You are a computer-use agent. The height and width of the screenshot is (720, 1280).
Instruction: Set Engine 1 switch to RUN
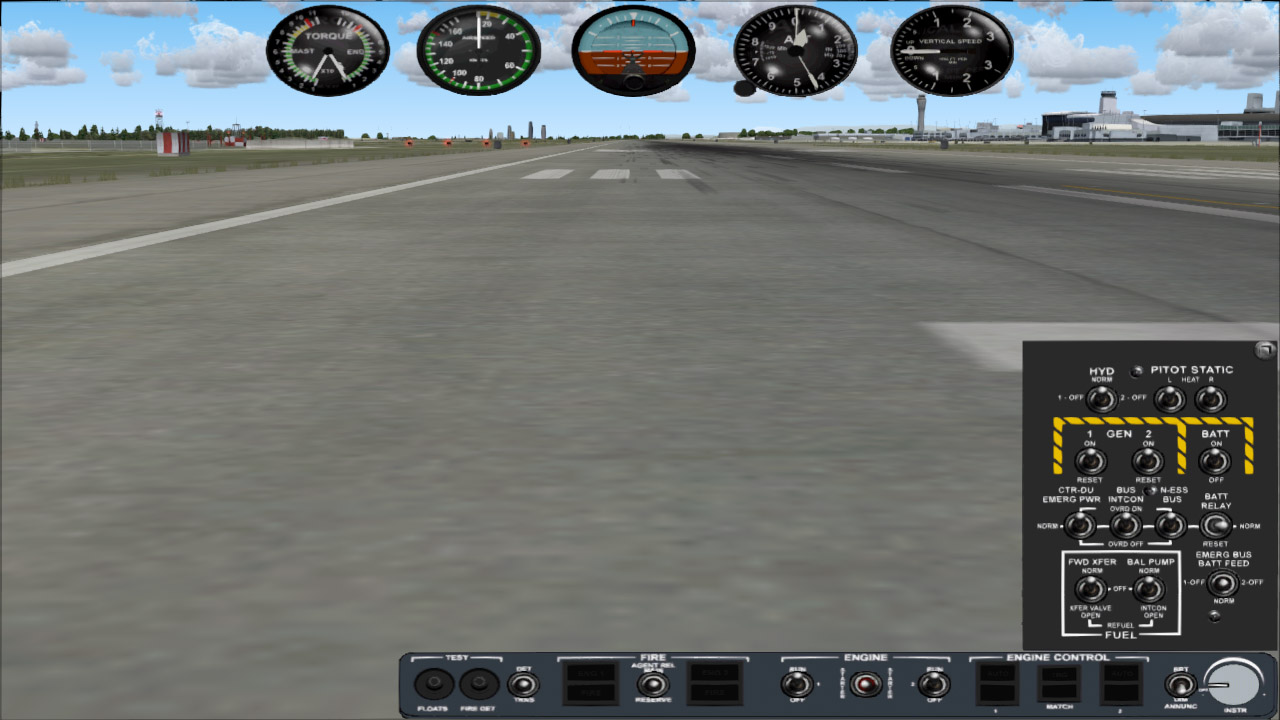[x=795, y=684]
